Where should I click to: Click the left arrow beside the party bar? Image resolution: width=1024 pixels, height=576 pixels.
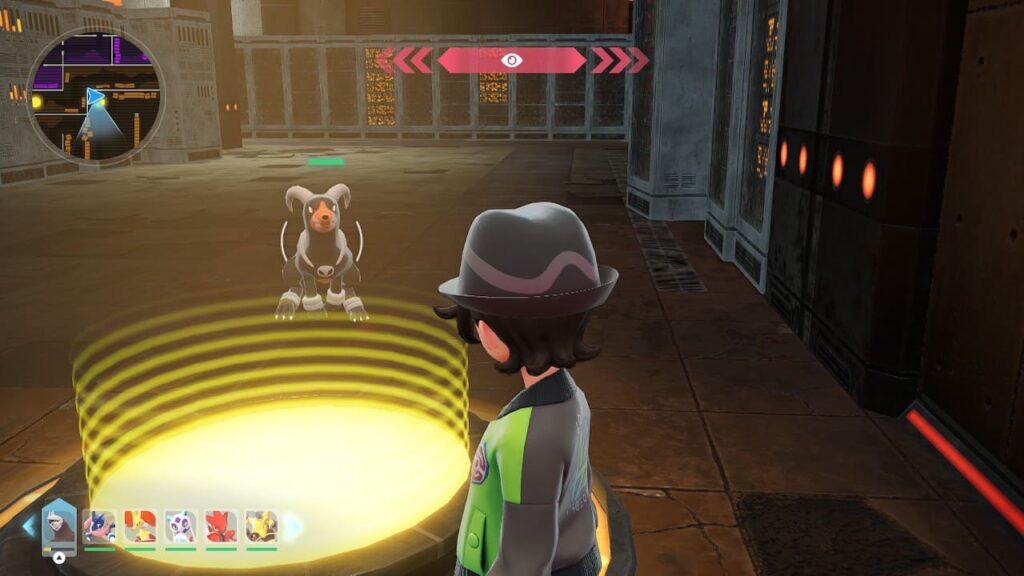[x=27, y=526]
